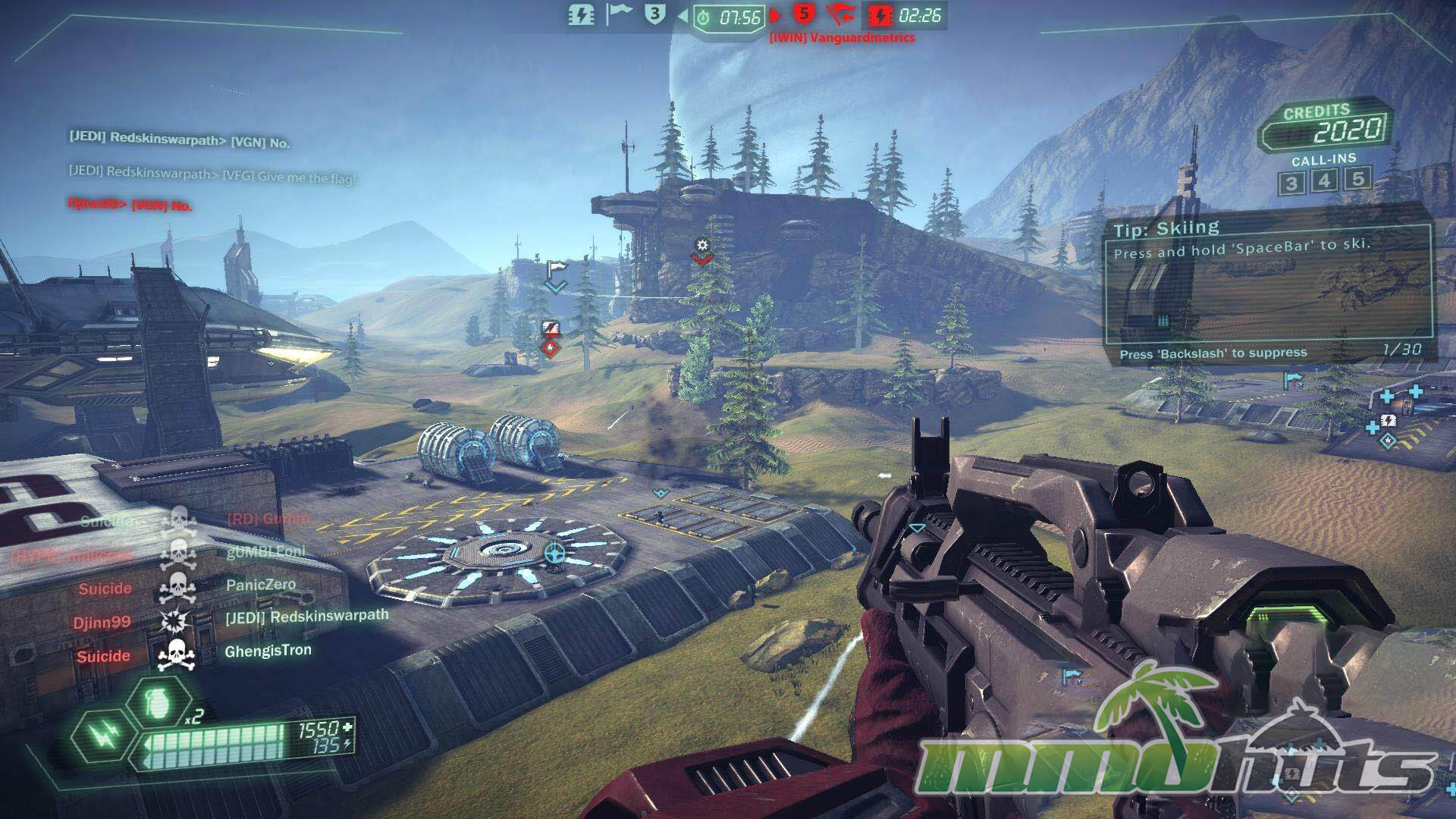Activate the lightning bolt pack icon
1456x819 pixels.
[x=104, y=734]
